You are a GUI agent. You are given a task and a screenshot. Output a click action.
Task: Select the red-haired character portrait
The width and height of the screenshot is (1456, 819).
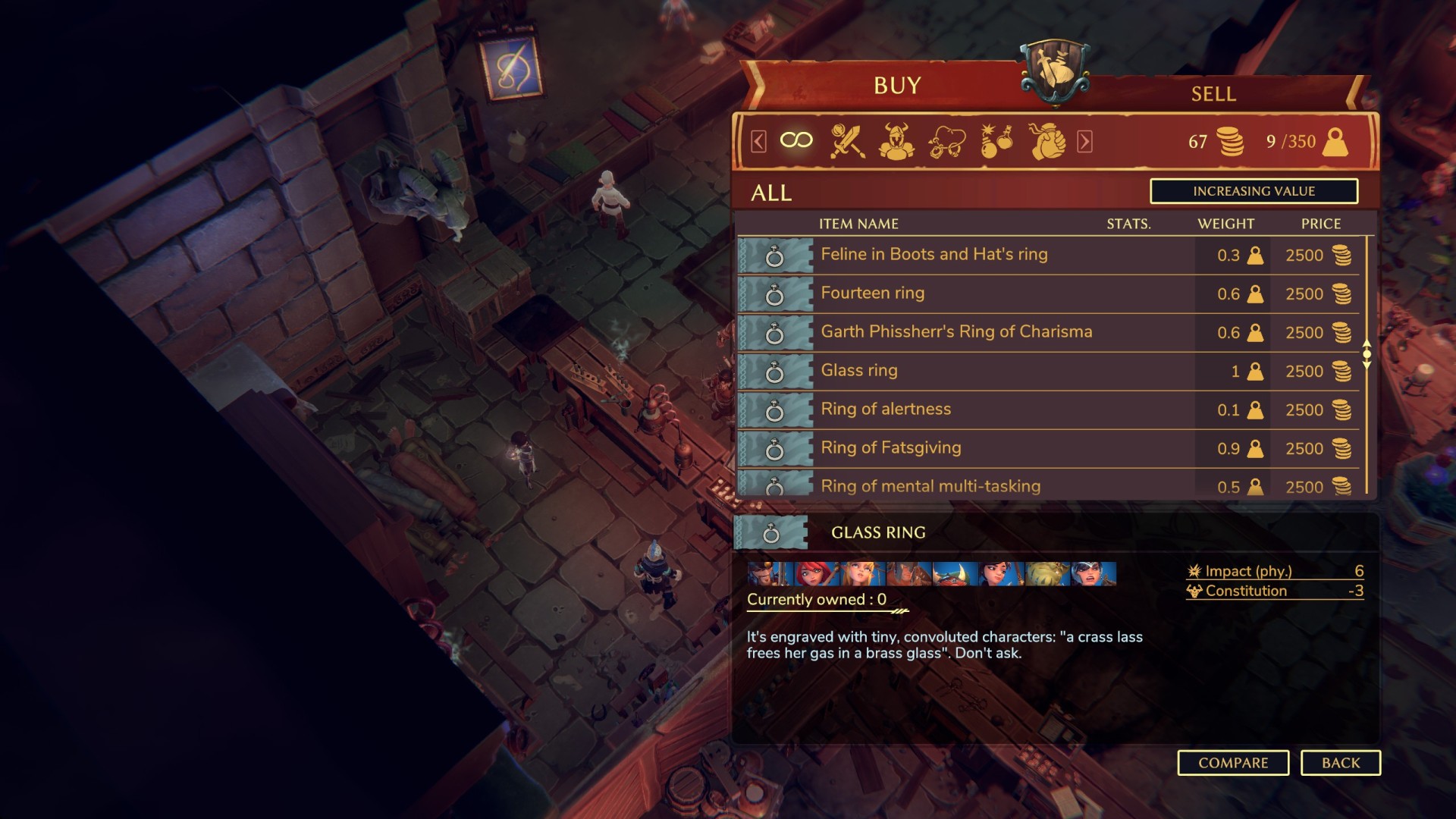[x=817, y=574]
